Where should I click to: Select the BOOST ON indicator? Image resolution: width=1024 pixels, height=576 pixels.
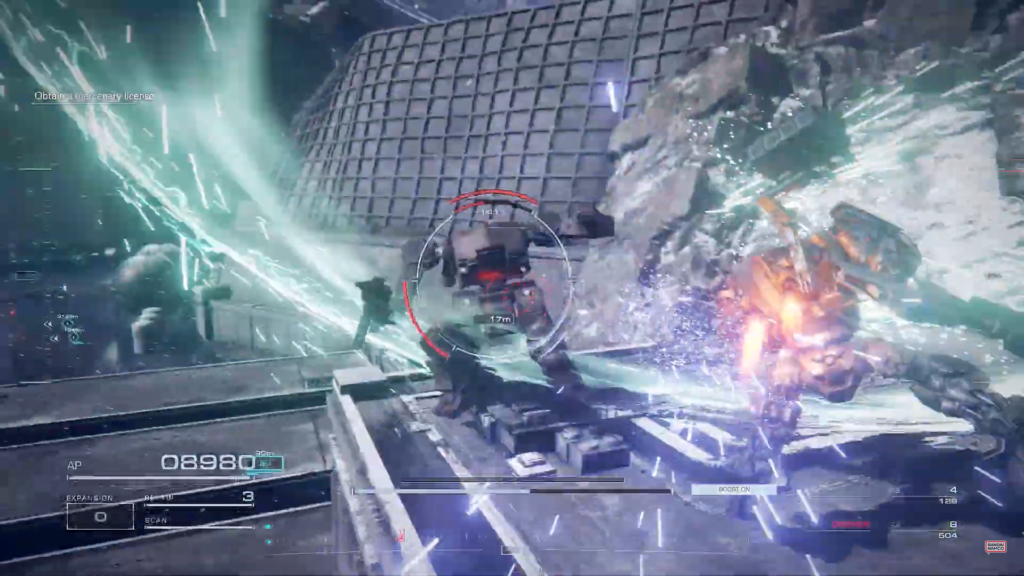tap(734, 489)
